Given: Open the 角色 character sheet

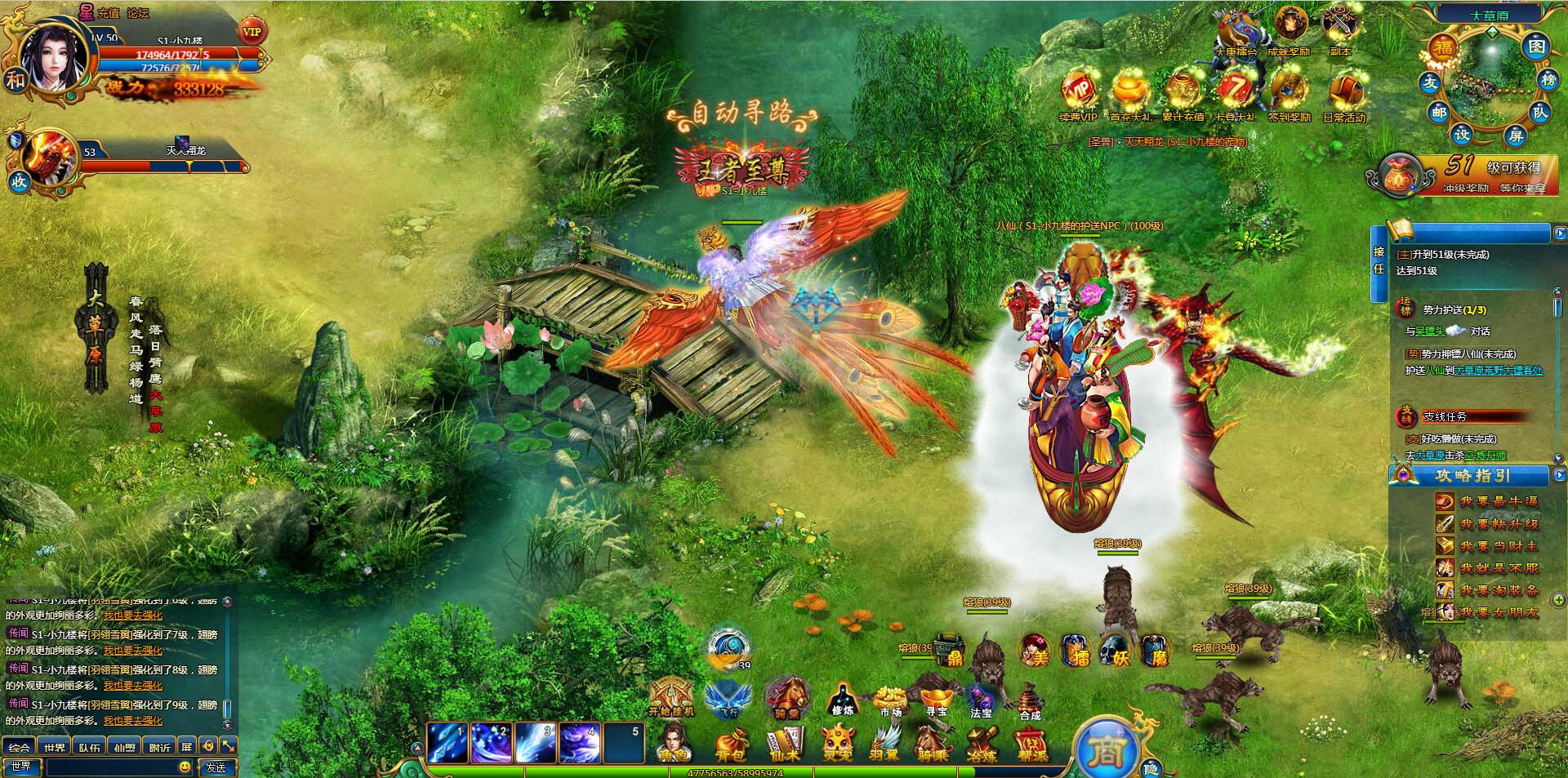Looking at the screenshot, I should [x=675, y=743].
